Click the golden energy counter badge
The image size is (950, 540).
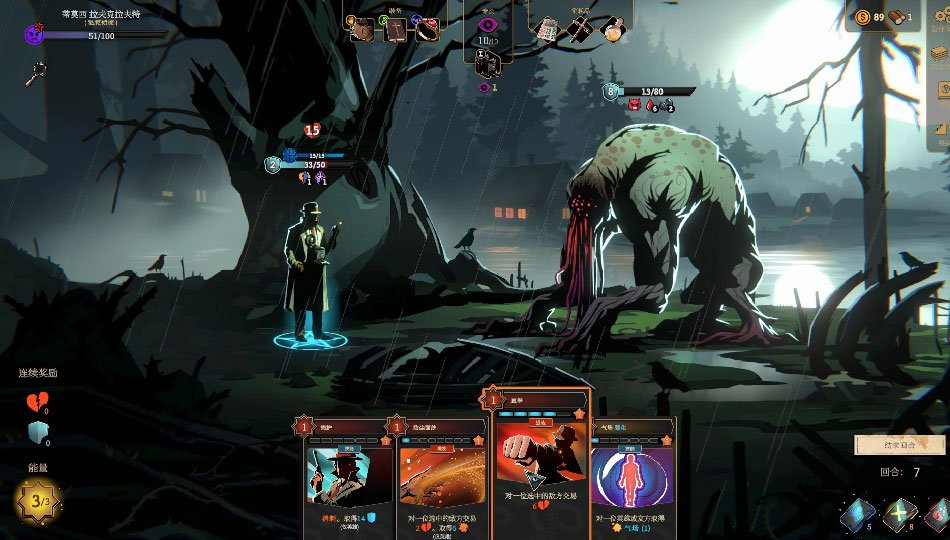point(38,500)
